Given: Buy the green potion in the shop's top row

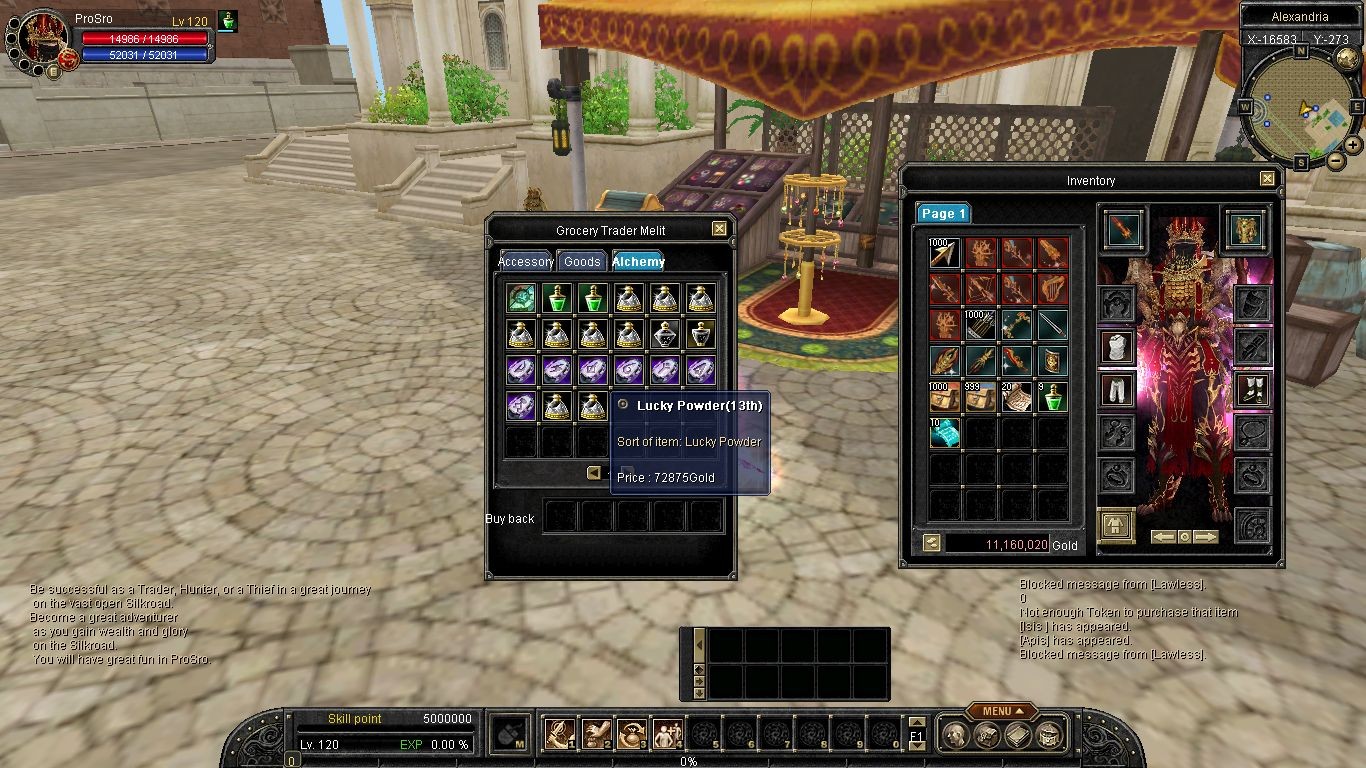Looking at the screenshot, I should [x=557, y=297].
